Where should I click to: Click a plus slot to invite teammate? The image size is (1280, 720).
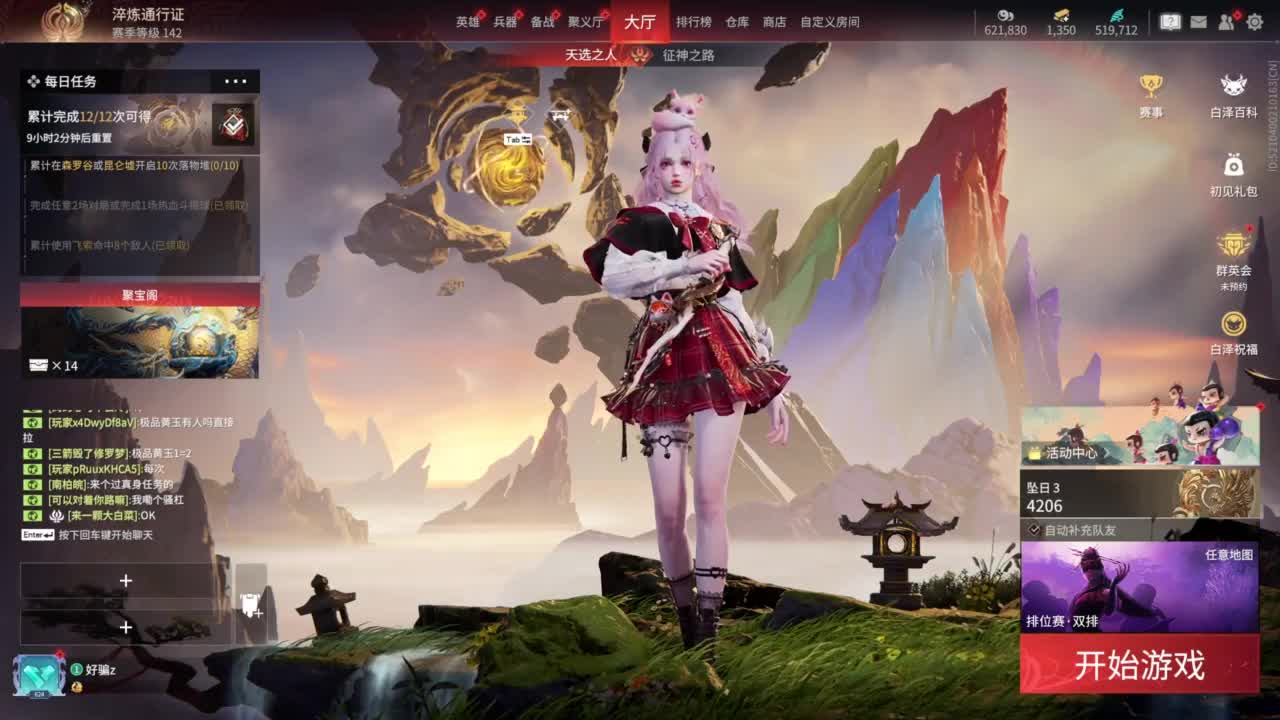click(125, 580)
